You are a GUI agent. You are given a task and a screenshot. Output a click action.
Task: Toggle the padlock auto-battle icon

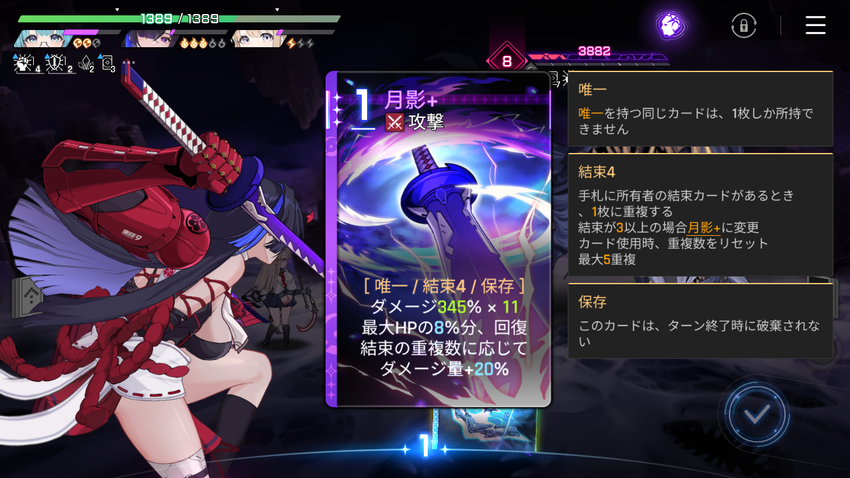coord(743,26)
